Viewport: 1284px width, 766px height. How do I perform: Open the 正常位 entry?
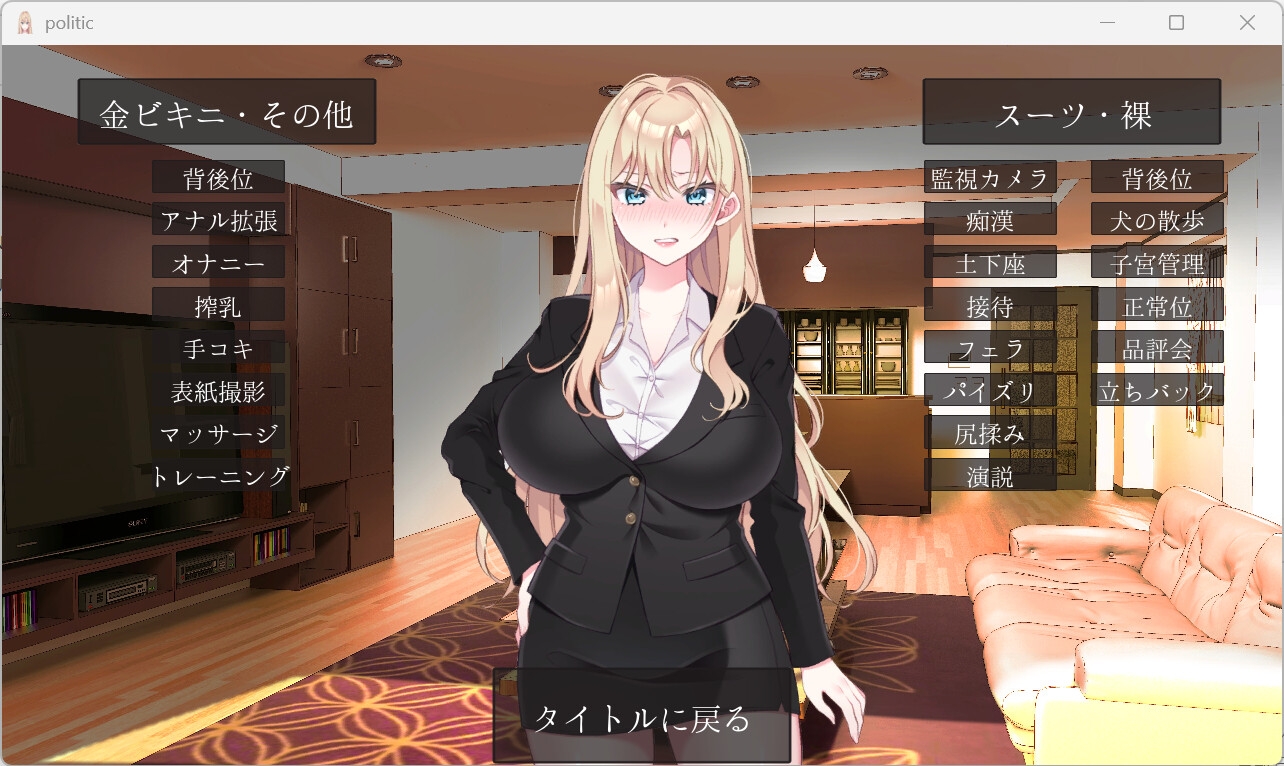coord(1157,306)
